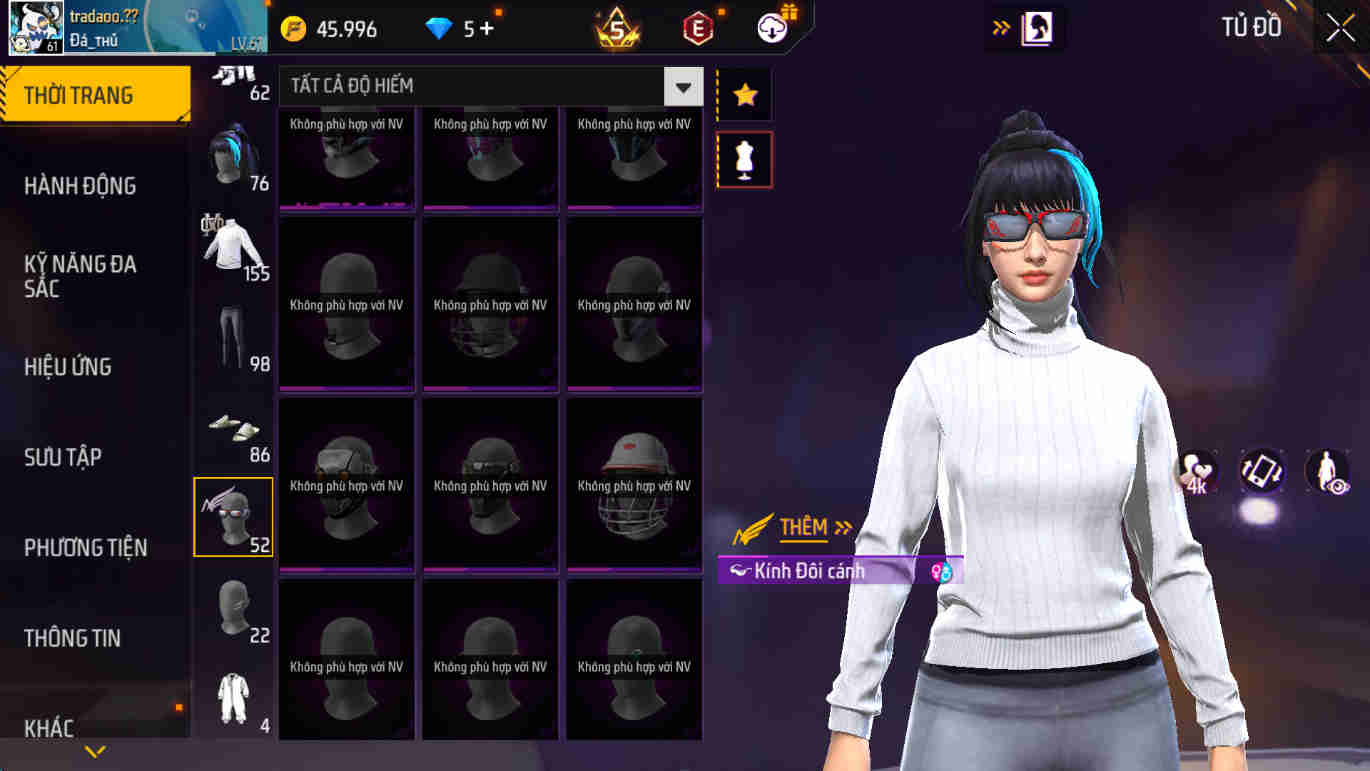Image resolution: width=1370 pixels, height=771 pixels.
Task: Click the red E event badge
Action: point(697,28)
